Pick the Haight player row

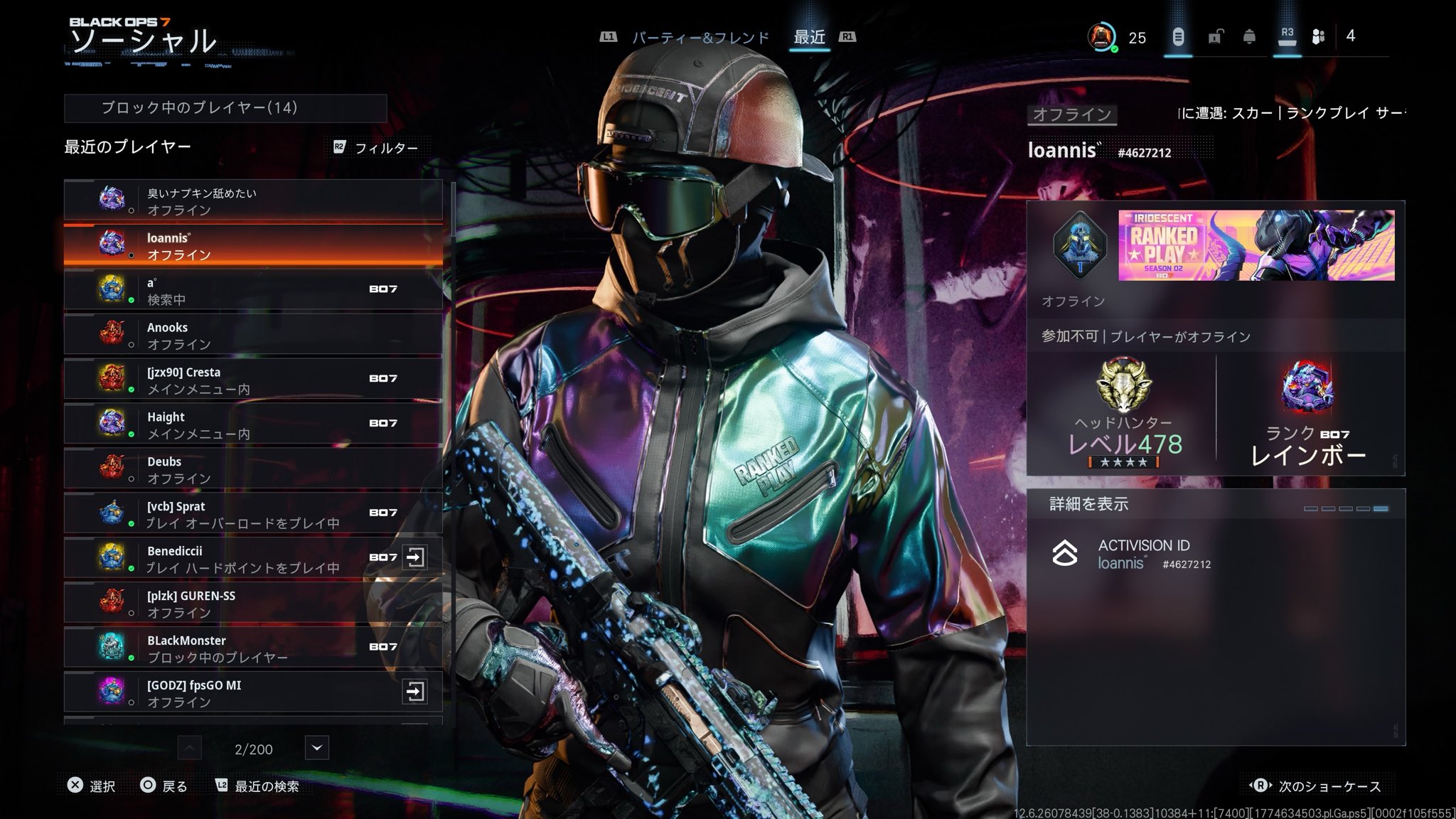pos(253,425)
